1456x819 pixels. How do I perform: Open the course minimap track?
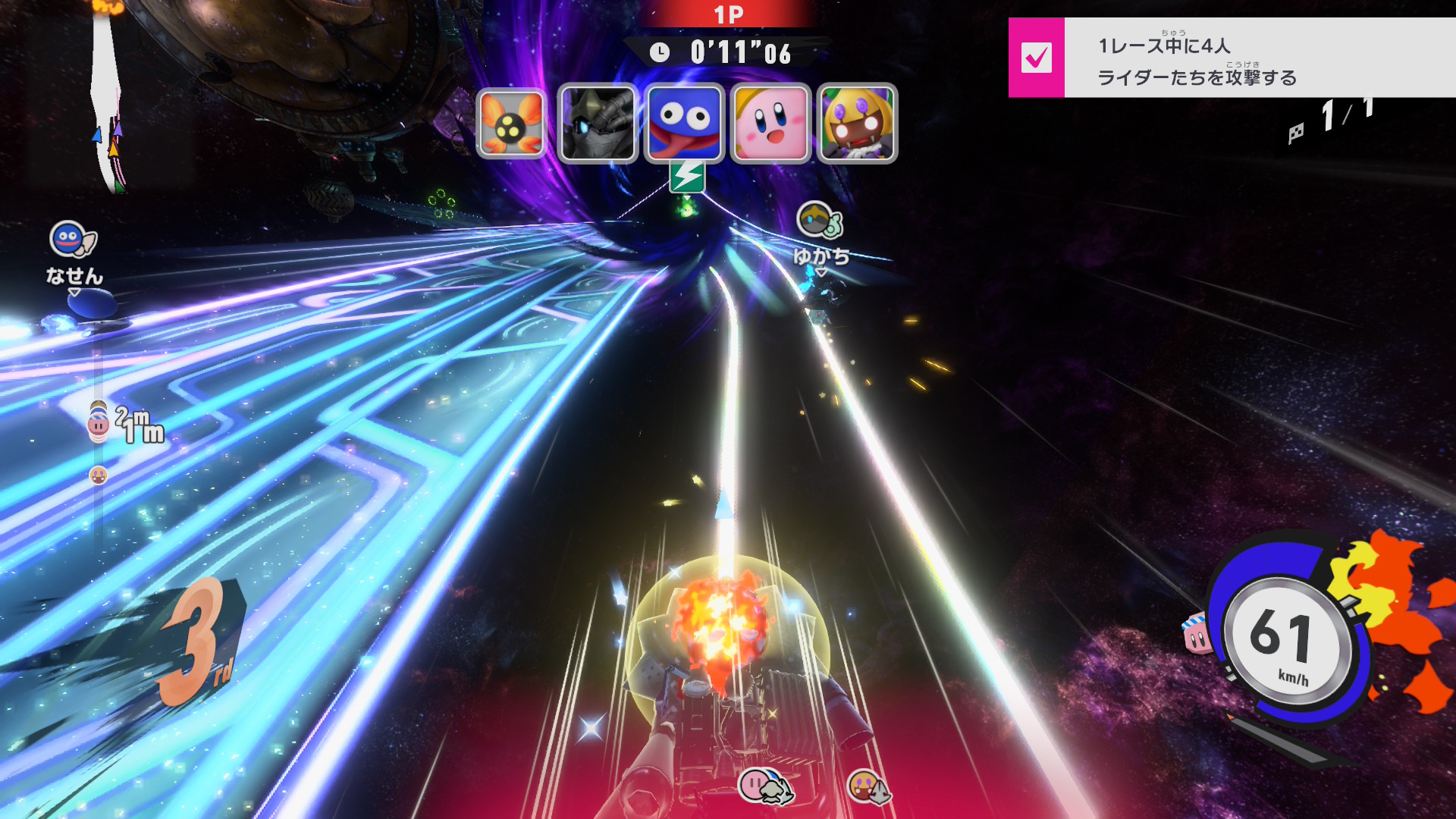coord(107,99)
